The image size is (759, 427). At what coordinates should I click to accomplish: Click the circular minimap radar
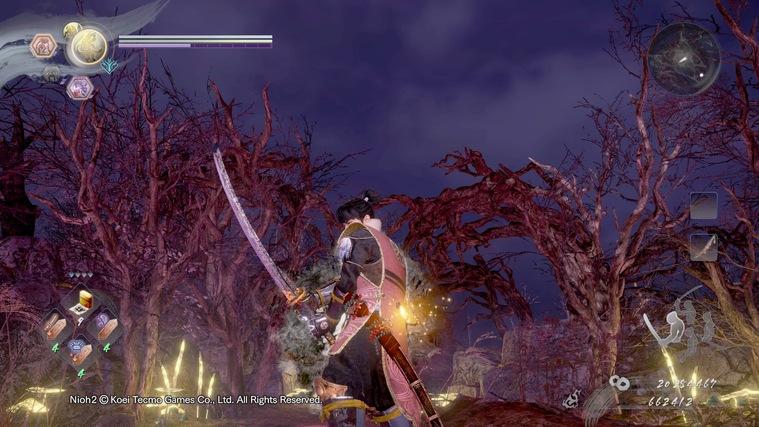(683, 57)
